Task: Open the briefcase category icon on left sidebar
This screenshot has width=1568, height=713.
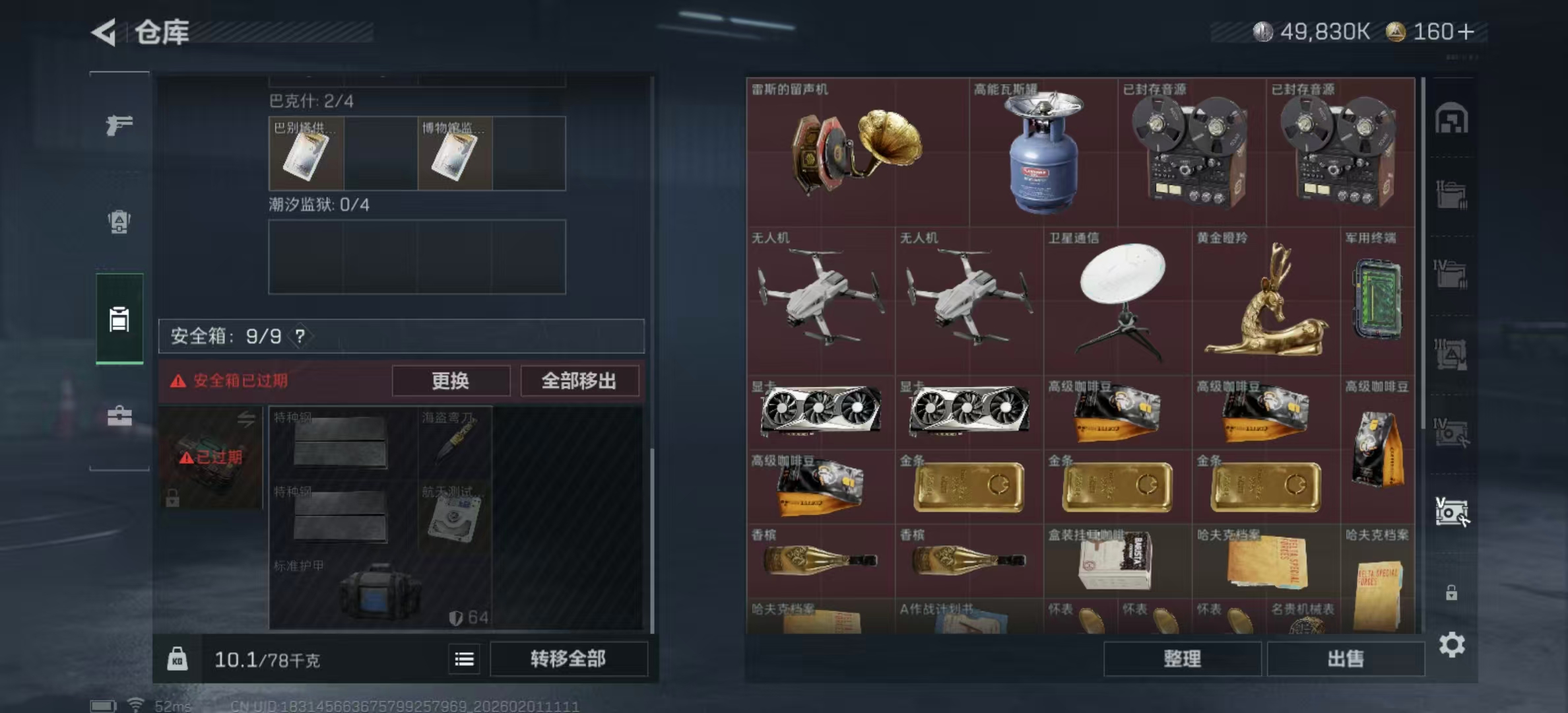Action: click(x=120, y=416)
